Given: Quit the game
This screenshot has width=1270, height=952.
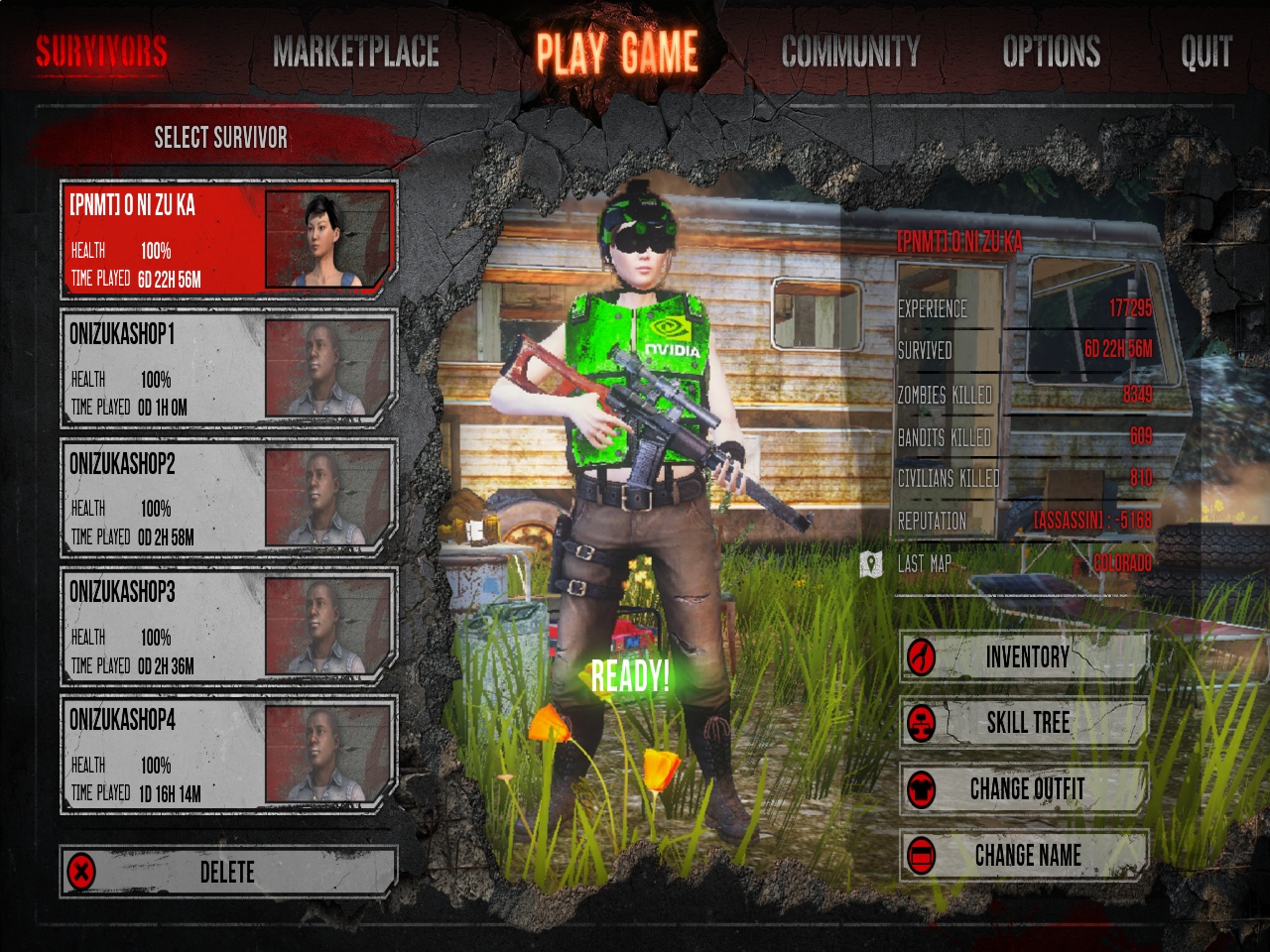Looking at the screenshot, I should coord(1206,52).
